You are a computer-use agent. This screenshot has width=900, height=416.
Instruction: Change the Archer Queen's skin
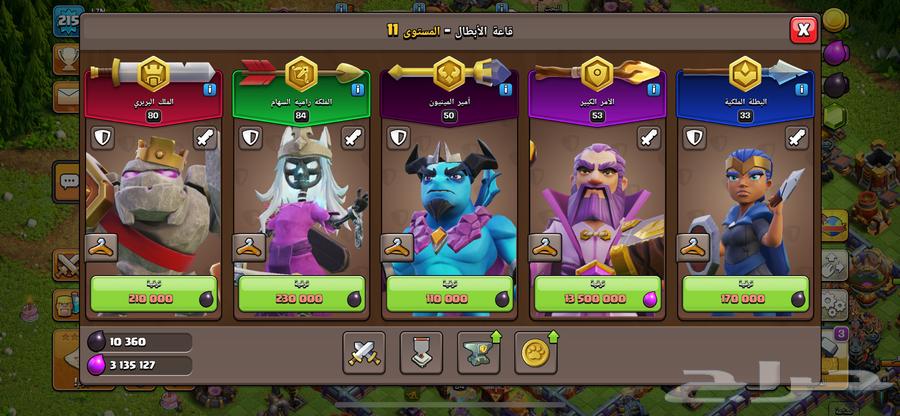tap(249, 246)
